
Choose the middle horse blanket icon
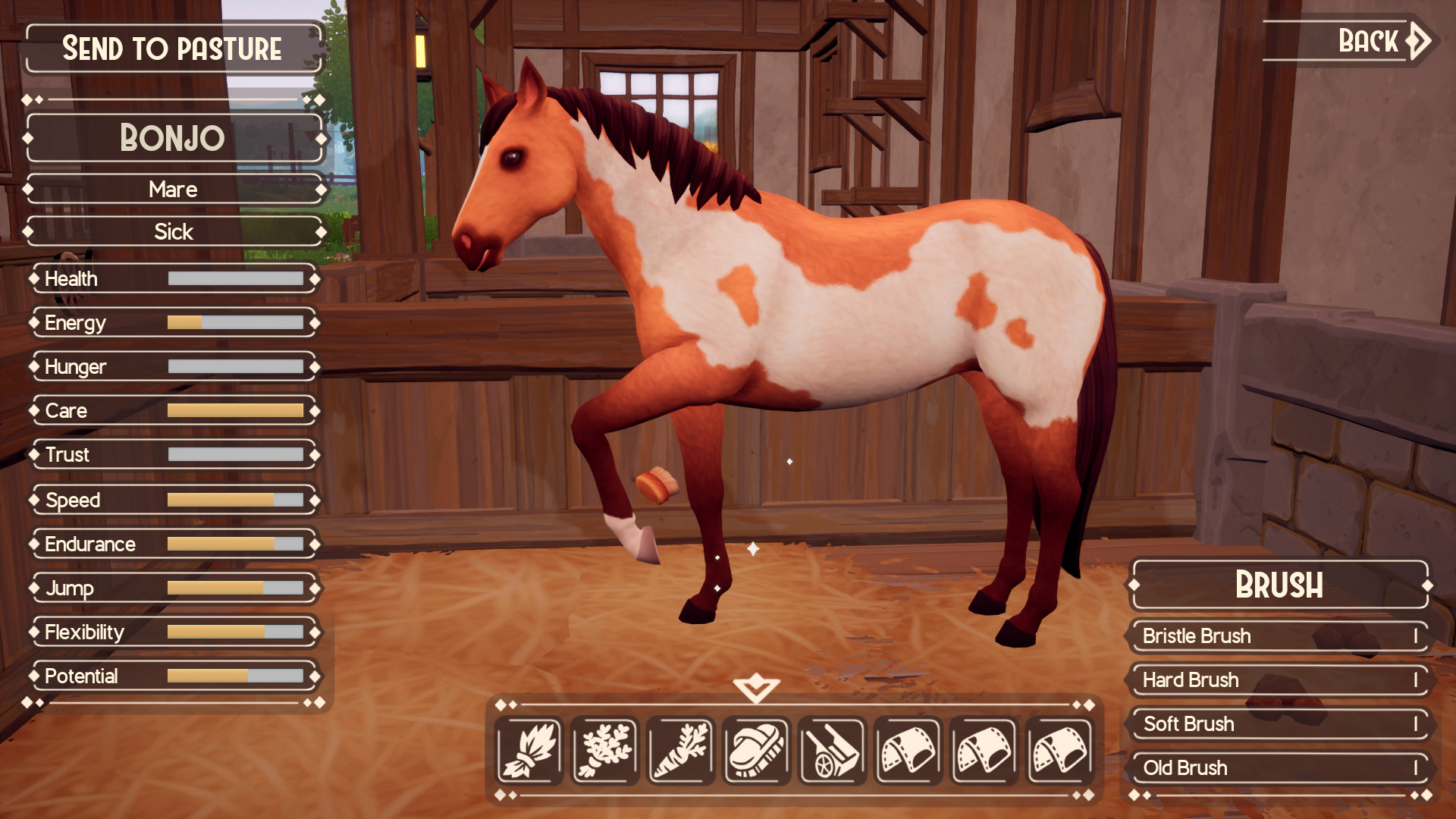pos(984,750)
